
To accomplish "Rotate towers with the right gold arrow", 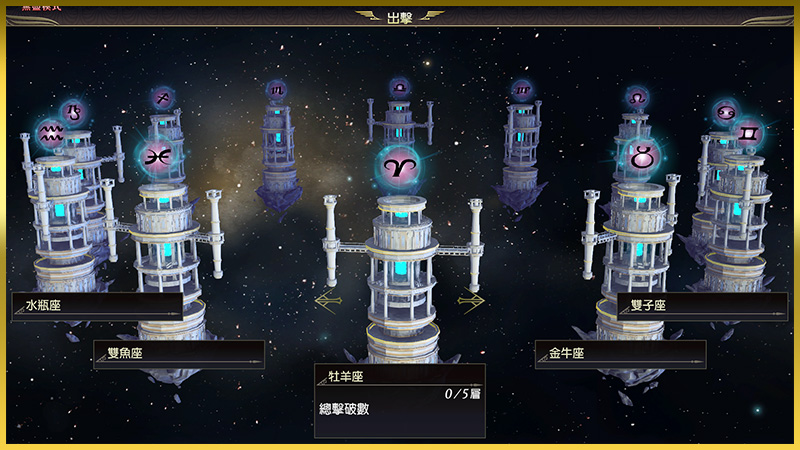I will (472, 299).
